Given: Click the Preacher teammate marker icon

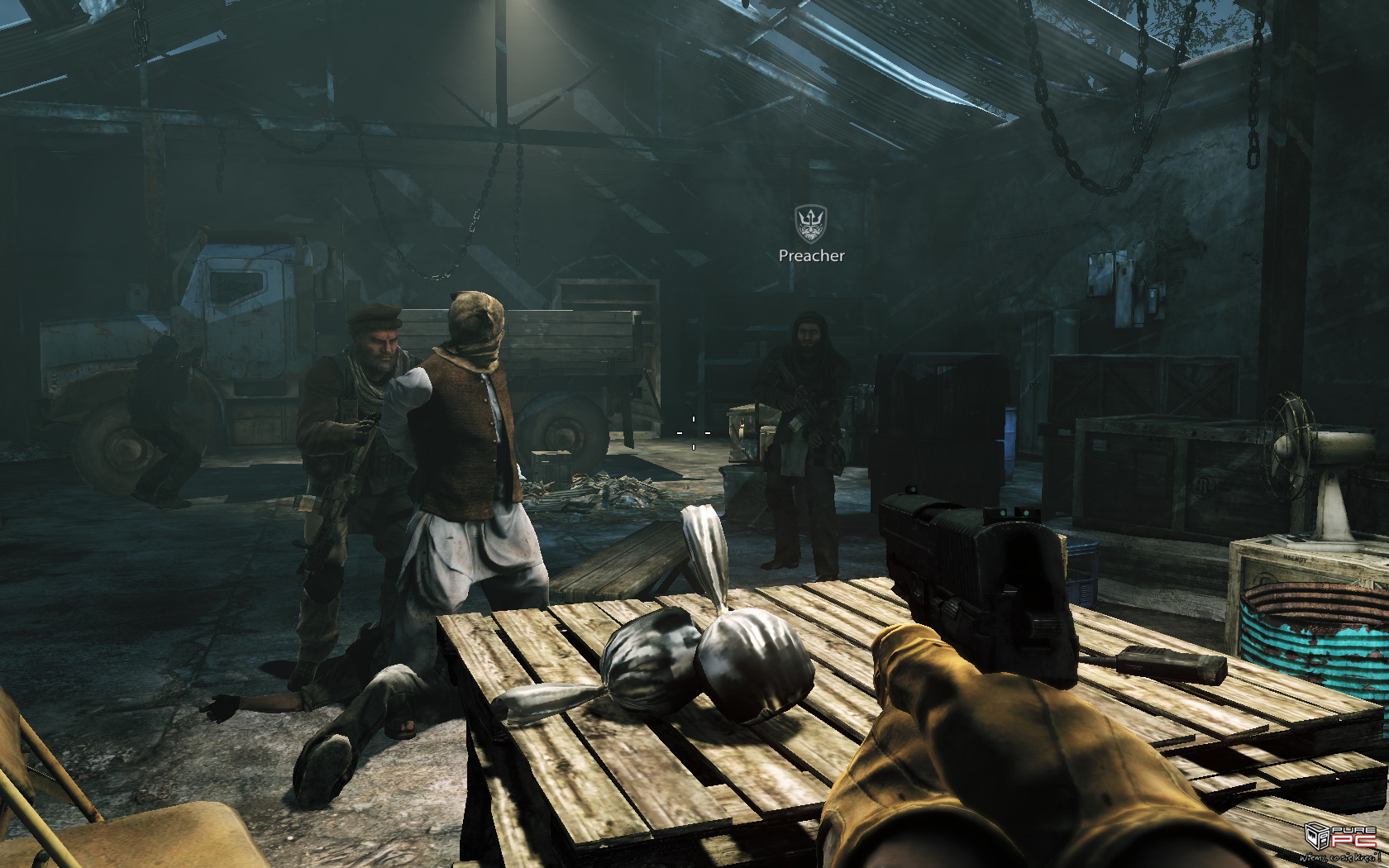Looking at the screenshot, I should (810, 223).
